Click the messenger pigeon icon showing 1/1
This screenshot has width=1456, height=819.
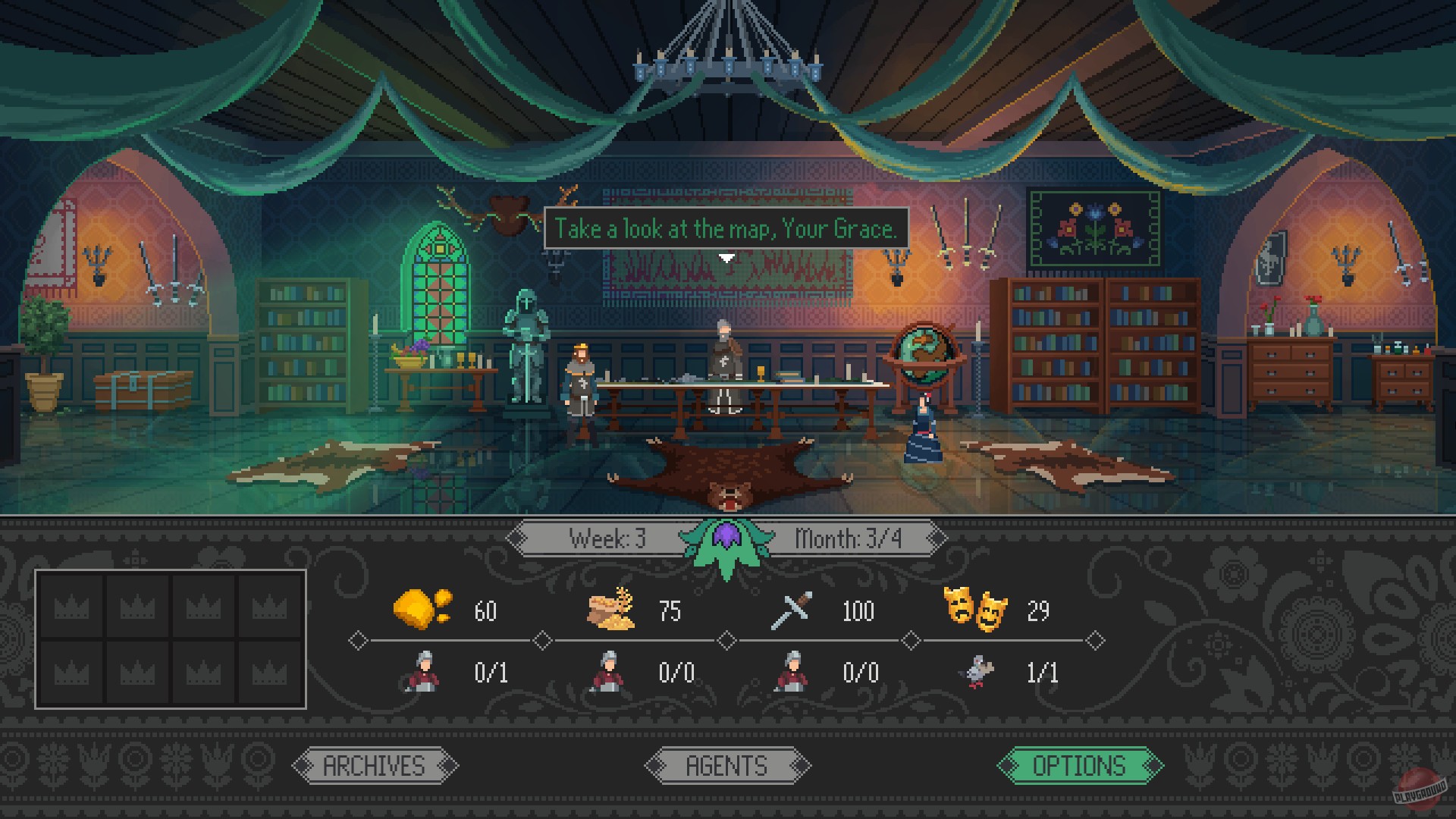[x=981, y=673]
